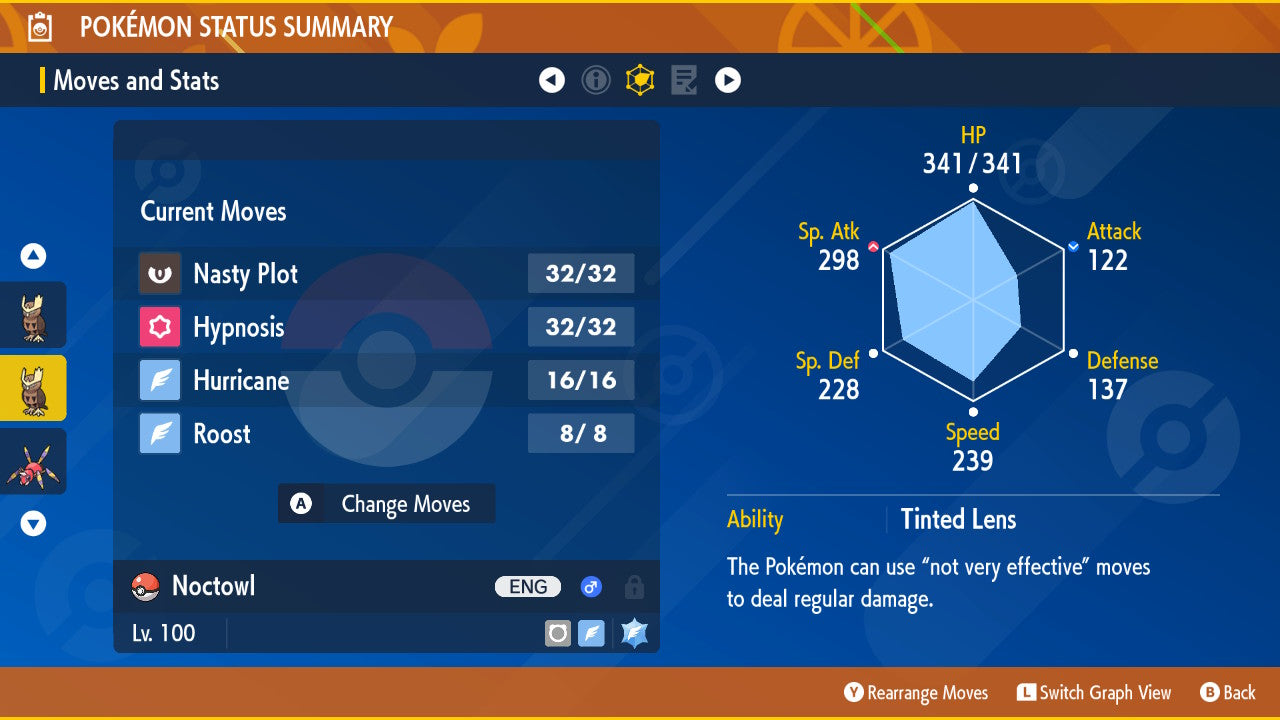Go Back from the summary screen
The width and height of the screenshot is (1280, 720).
tap(1228, 693)
